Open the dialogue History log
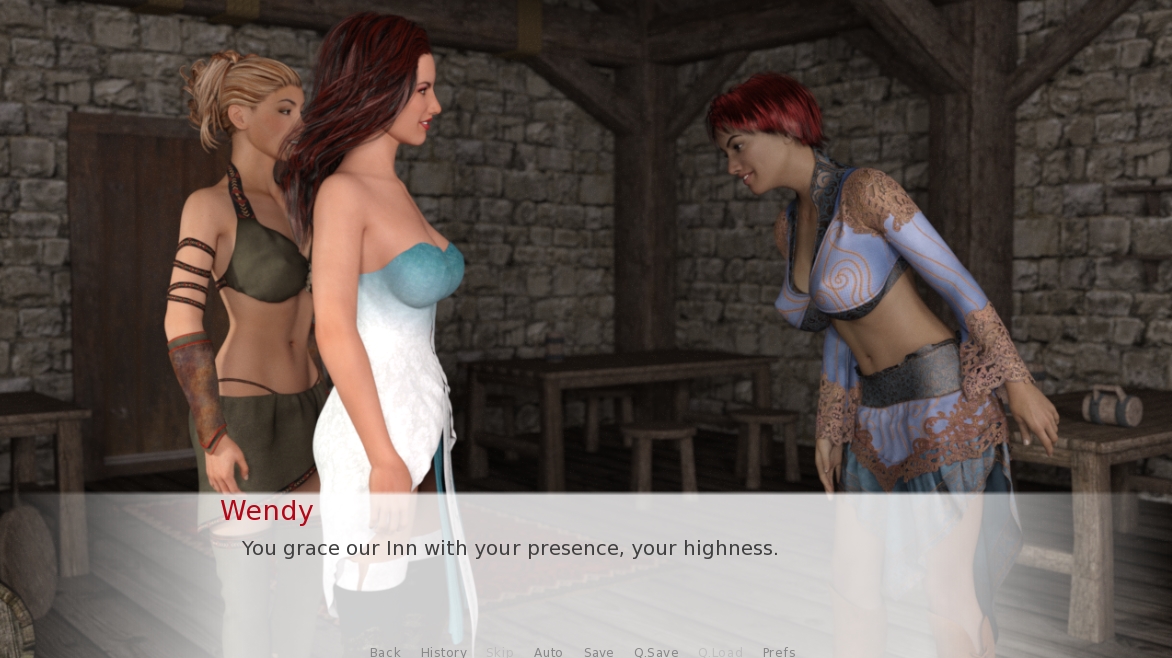 pyautogui.click(x=443, y=652)
